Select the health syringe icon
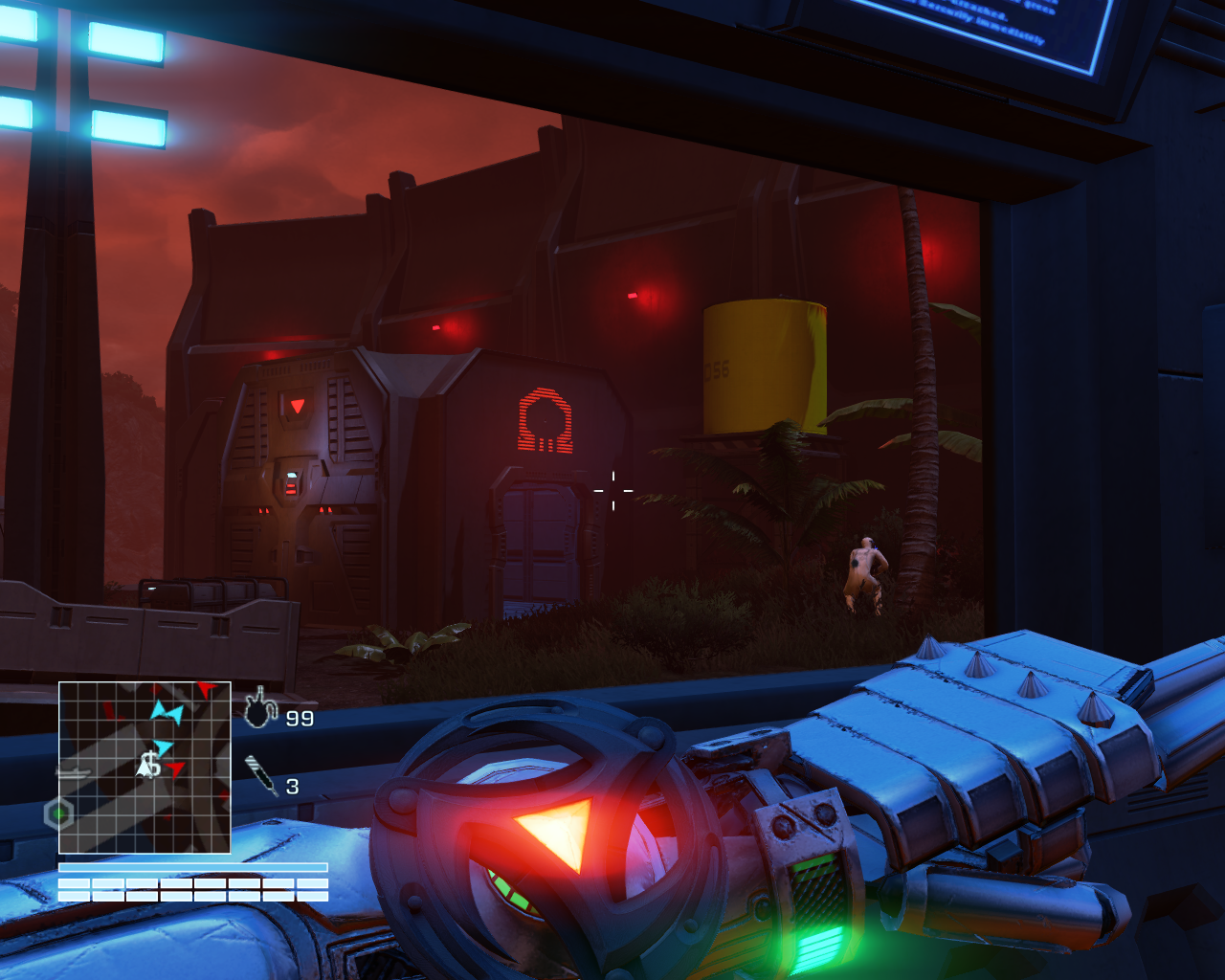The width and height of the screenshot is (1225, 980). tap(261, 775)
